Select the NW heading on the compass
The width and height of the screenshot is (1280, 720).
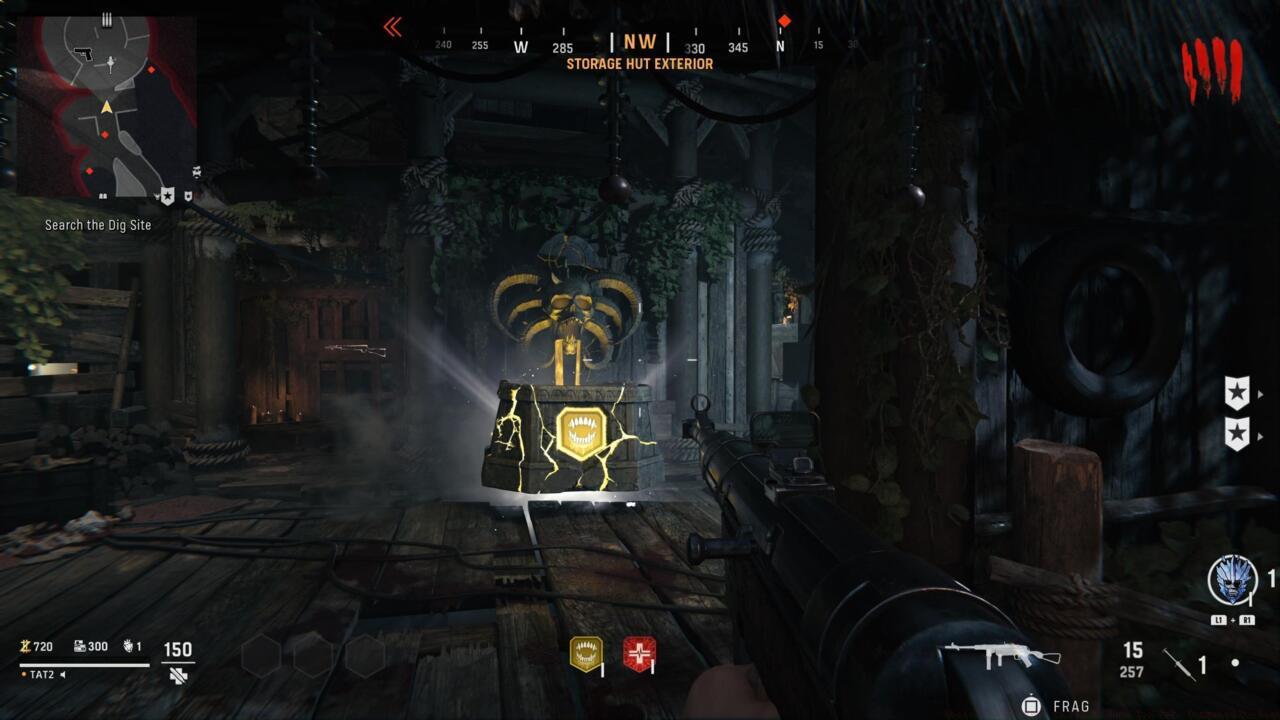639,42
